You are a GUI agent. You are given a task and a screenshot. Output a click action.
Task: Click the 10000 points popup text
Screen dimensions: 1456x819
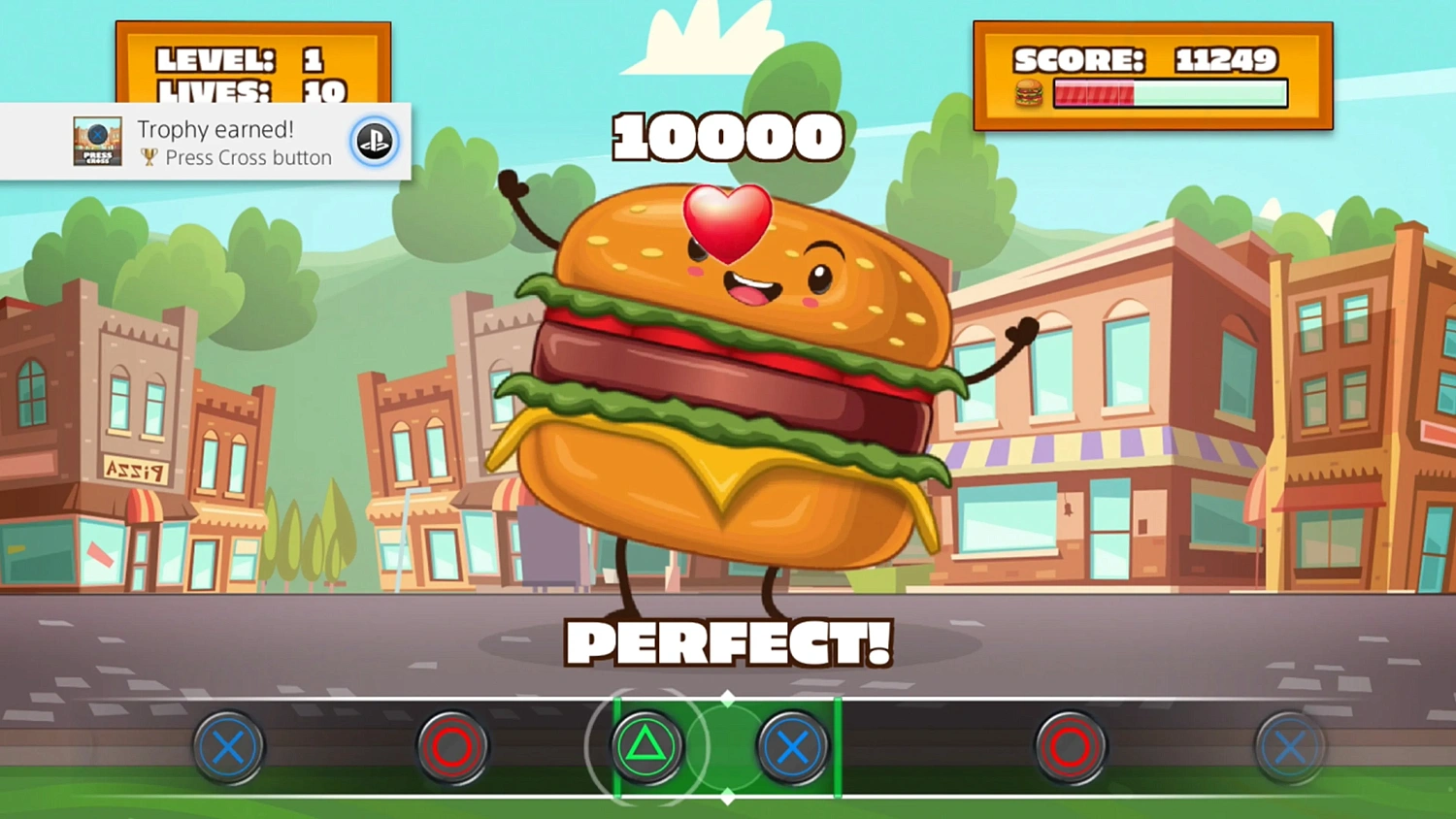point(727,136)
